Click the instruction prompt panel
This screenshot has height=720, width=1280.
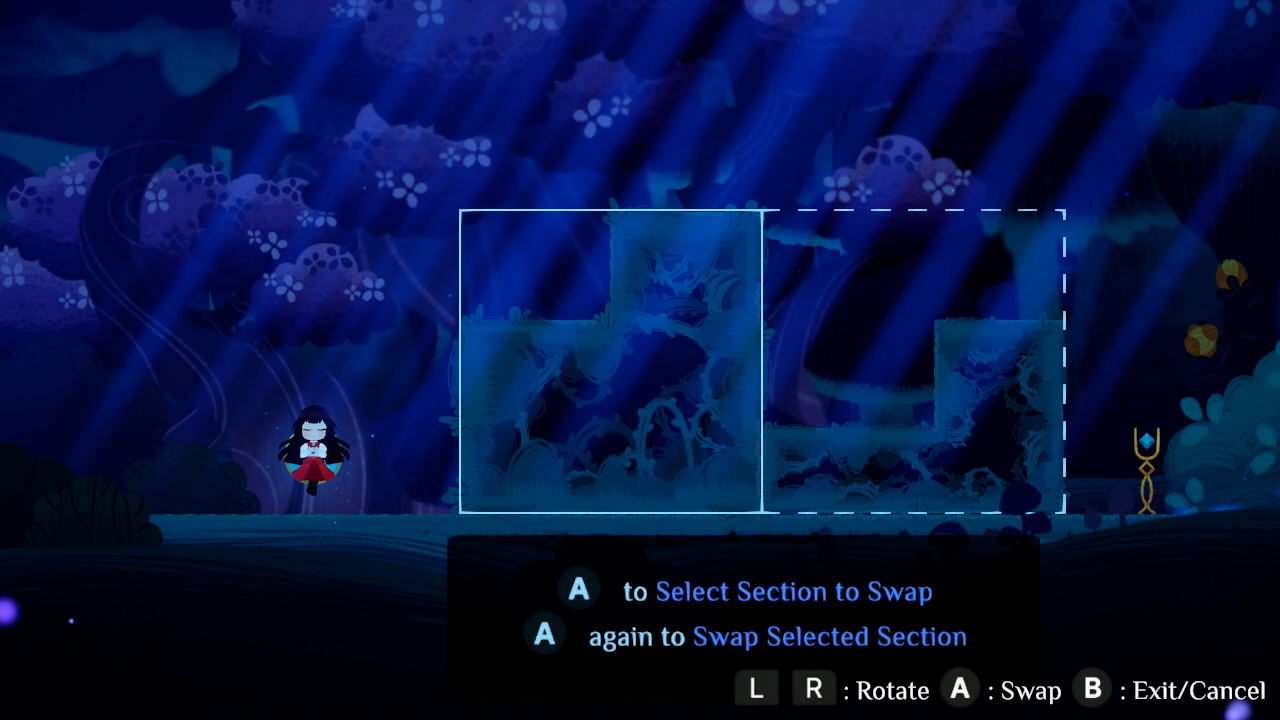pos(745,613)
